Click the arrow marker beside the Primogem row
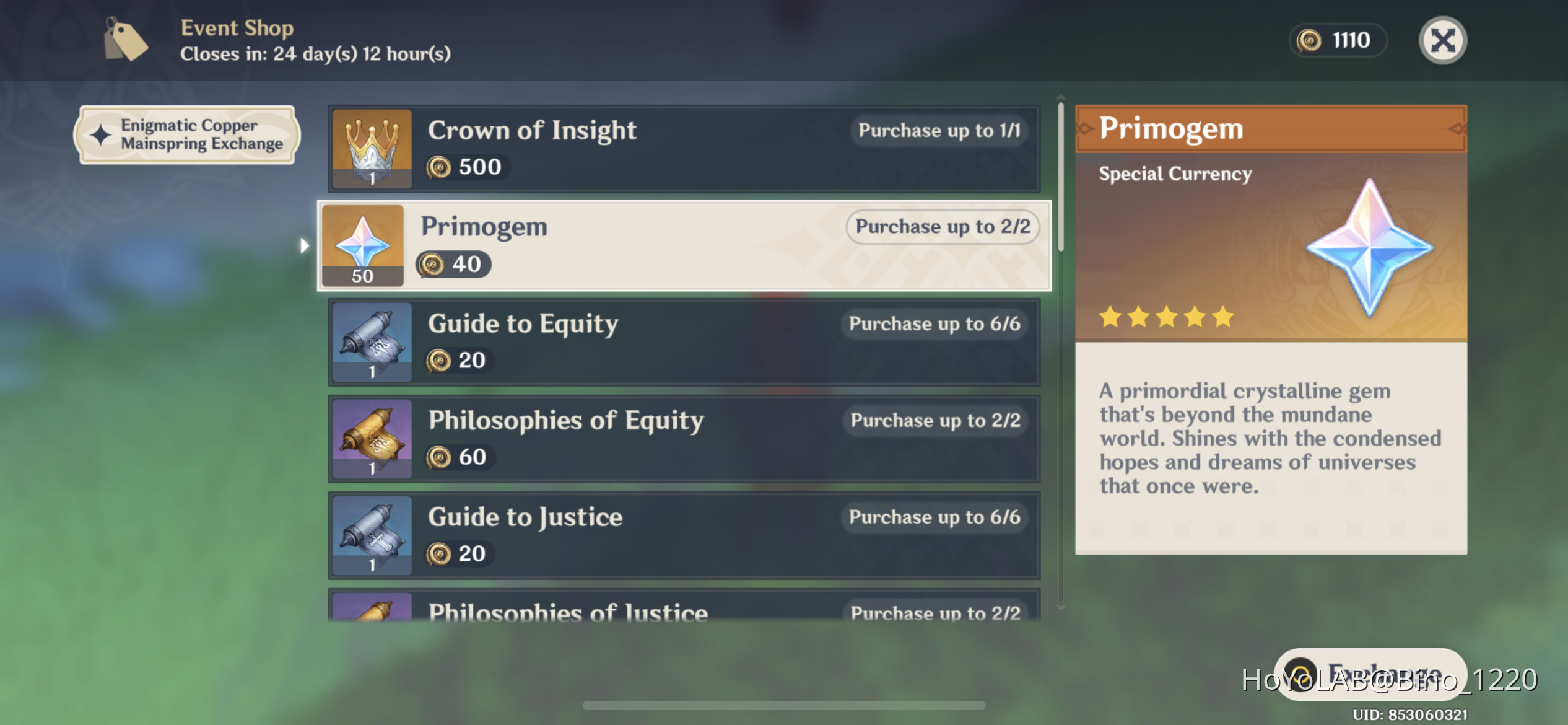 coord(305,245)
